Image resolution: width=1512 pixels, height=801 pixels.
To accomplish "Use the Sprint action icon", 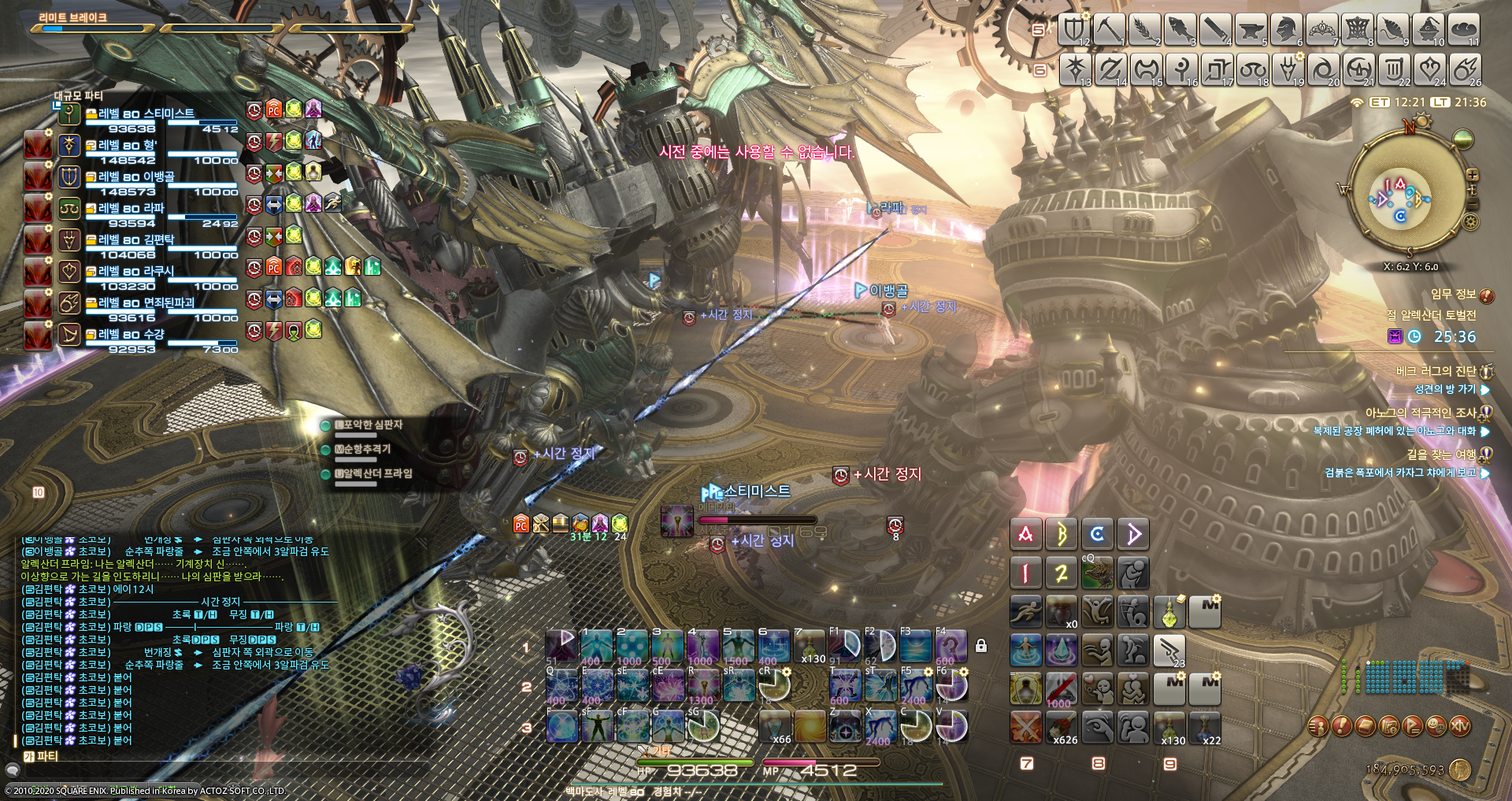I will point(1026,611).
